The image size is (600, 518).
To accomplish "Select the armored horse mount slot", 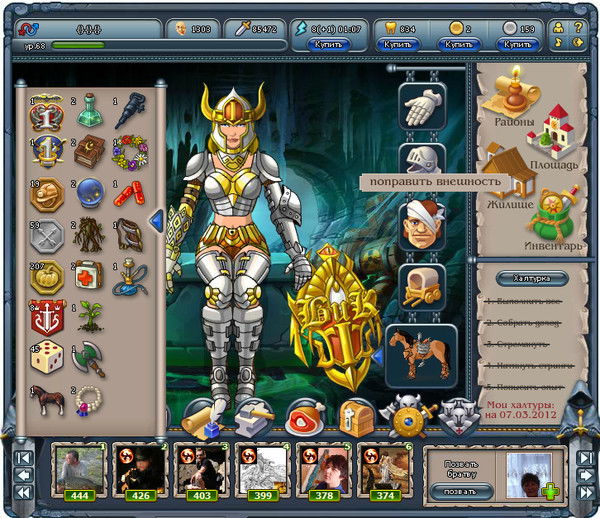I will [421, 352].
